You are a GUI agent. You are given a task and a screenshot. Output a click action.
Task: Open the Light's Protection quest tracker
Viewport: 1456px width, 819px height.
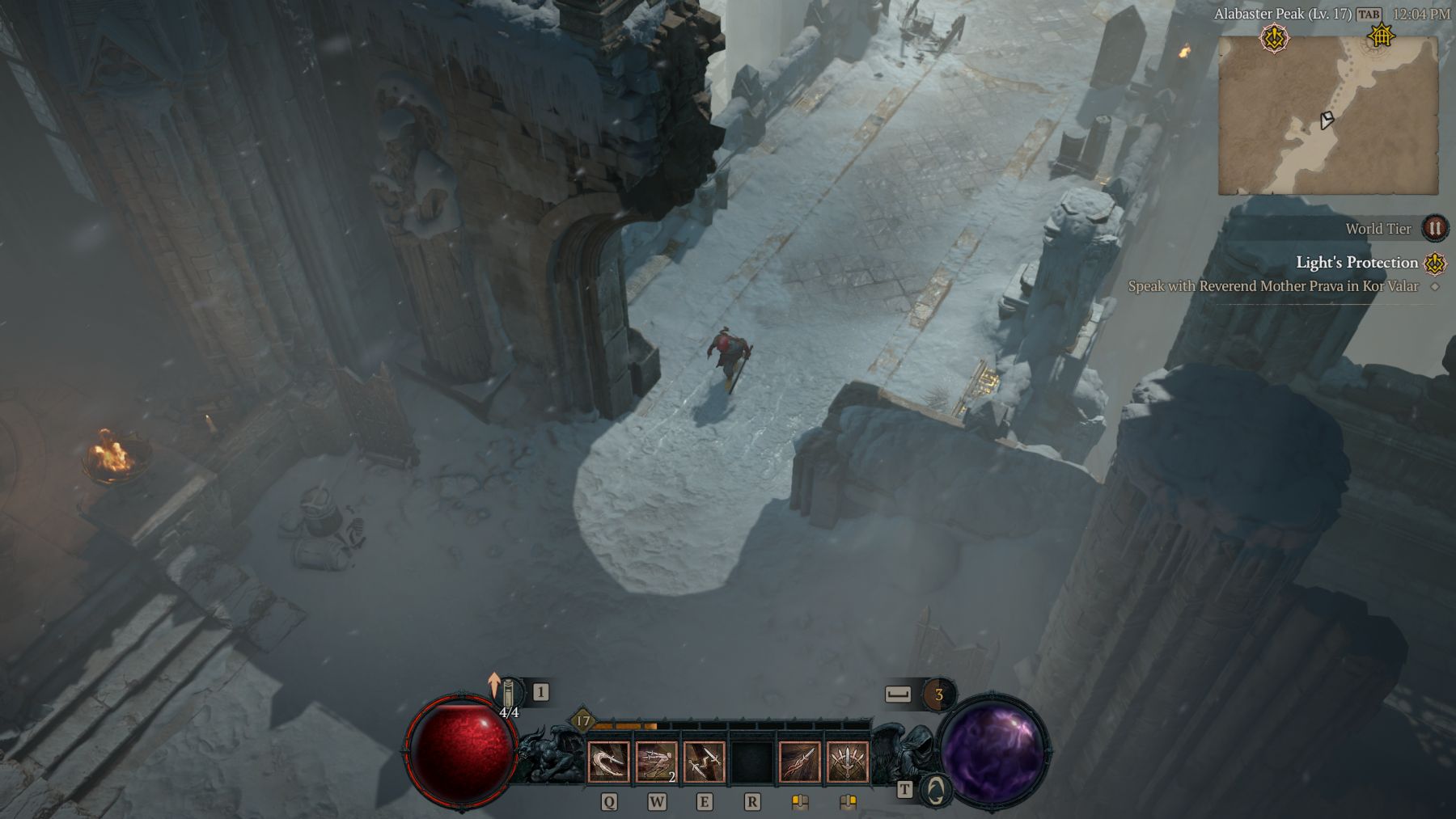tap(1357, 263)
